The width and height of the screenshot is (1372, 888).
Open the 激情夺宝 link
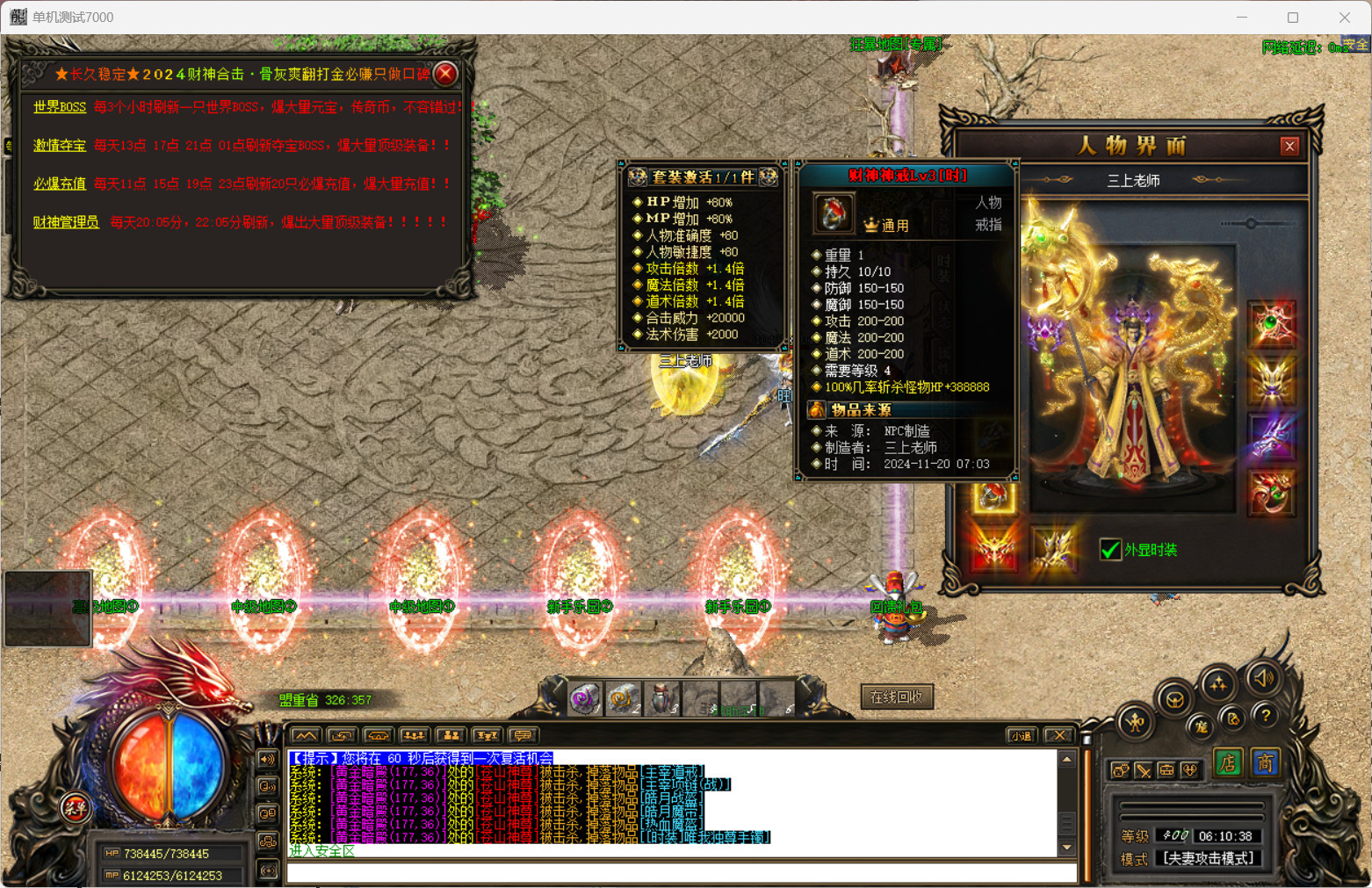pos(60,145)
